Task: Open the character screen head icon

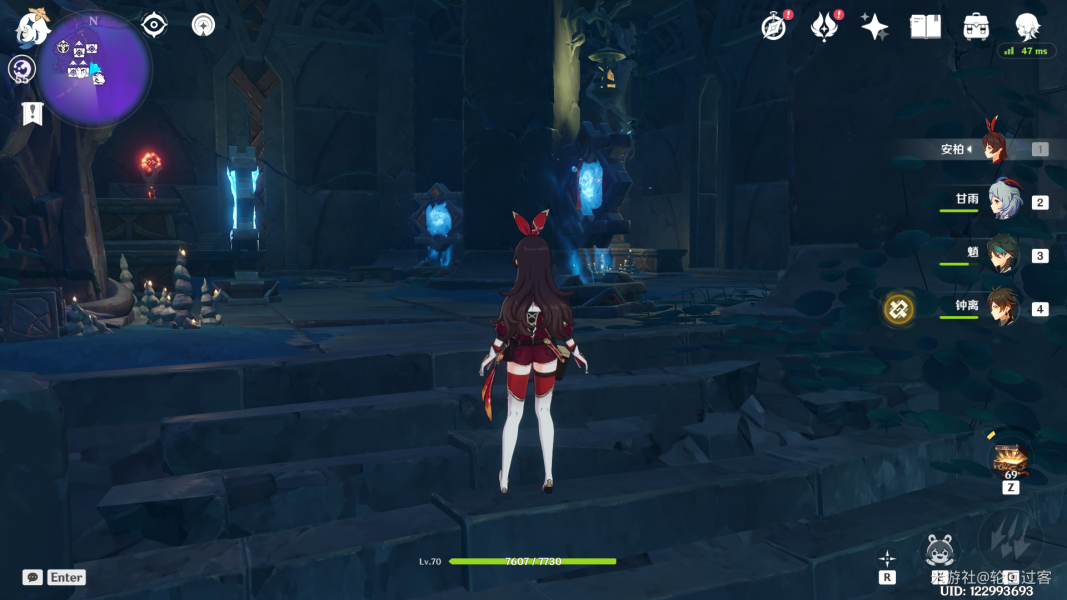Action: pyautogui.click(x=1027, y=27)
